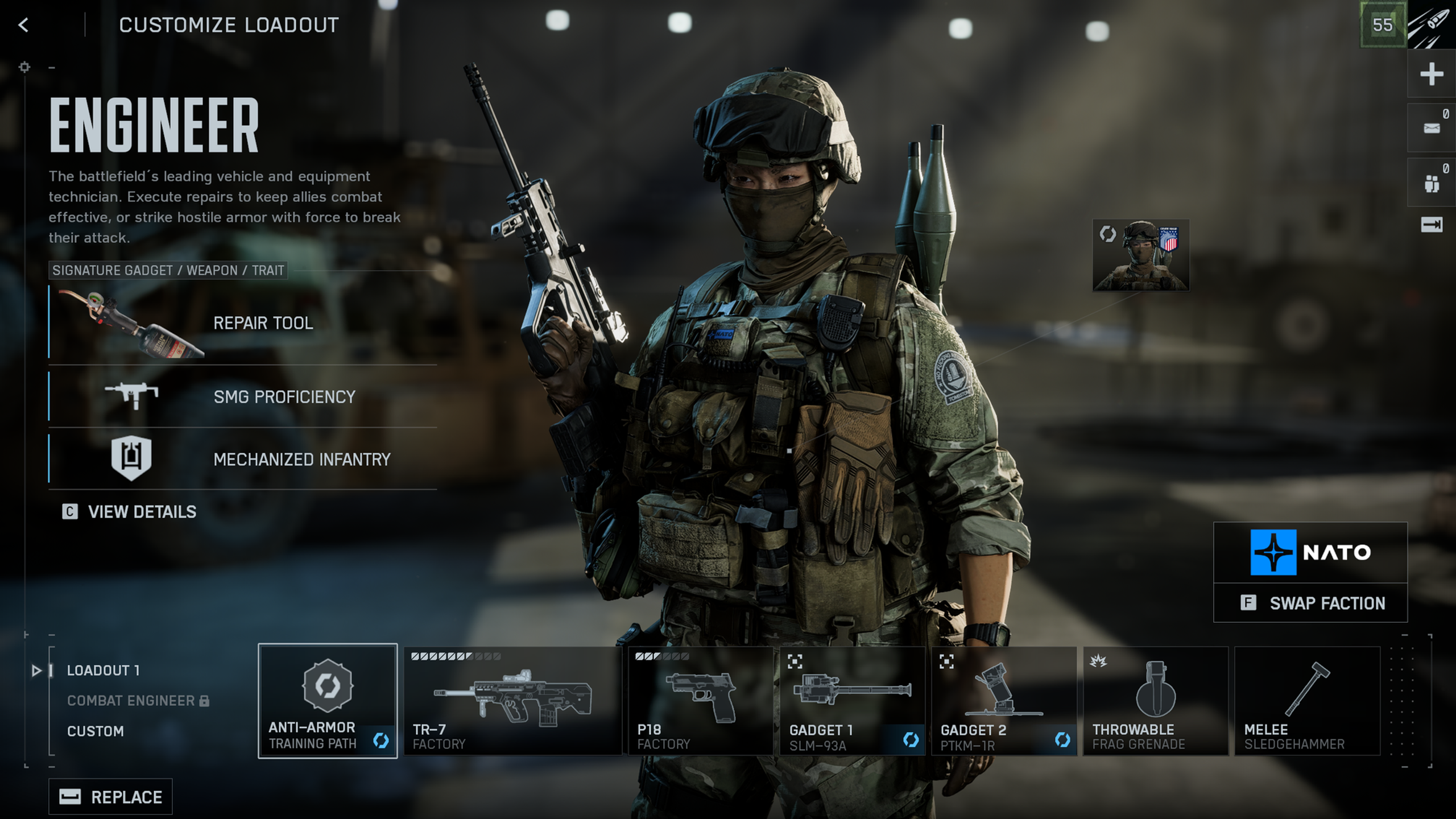Select Loadout 1 in the loadout list
Viewport: 1456px width, 819px height.
click(103, 671)
